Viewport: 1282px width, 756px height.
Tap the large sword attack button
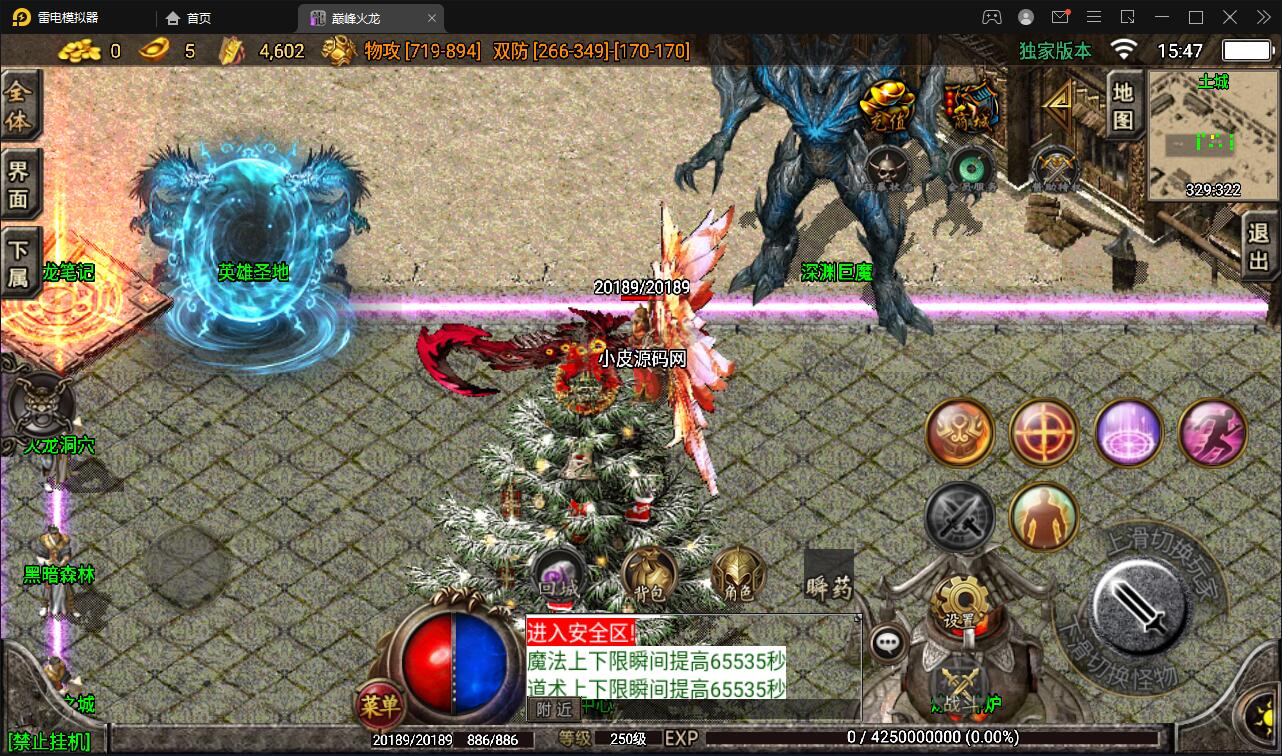click(x=1140, y=601)
